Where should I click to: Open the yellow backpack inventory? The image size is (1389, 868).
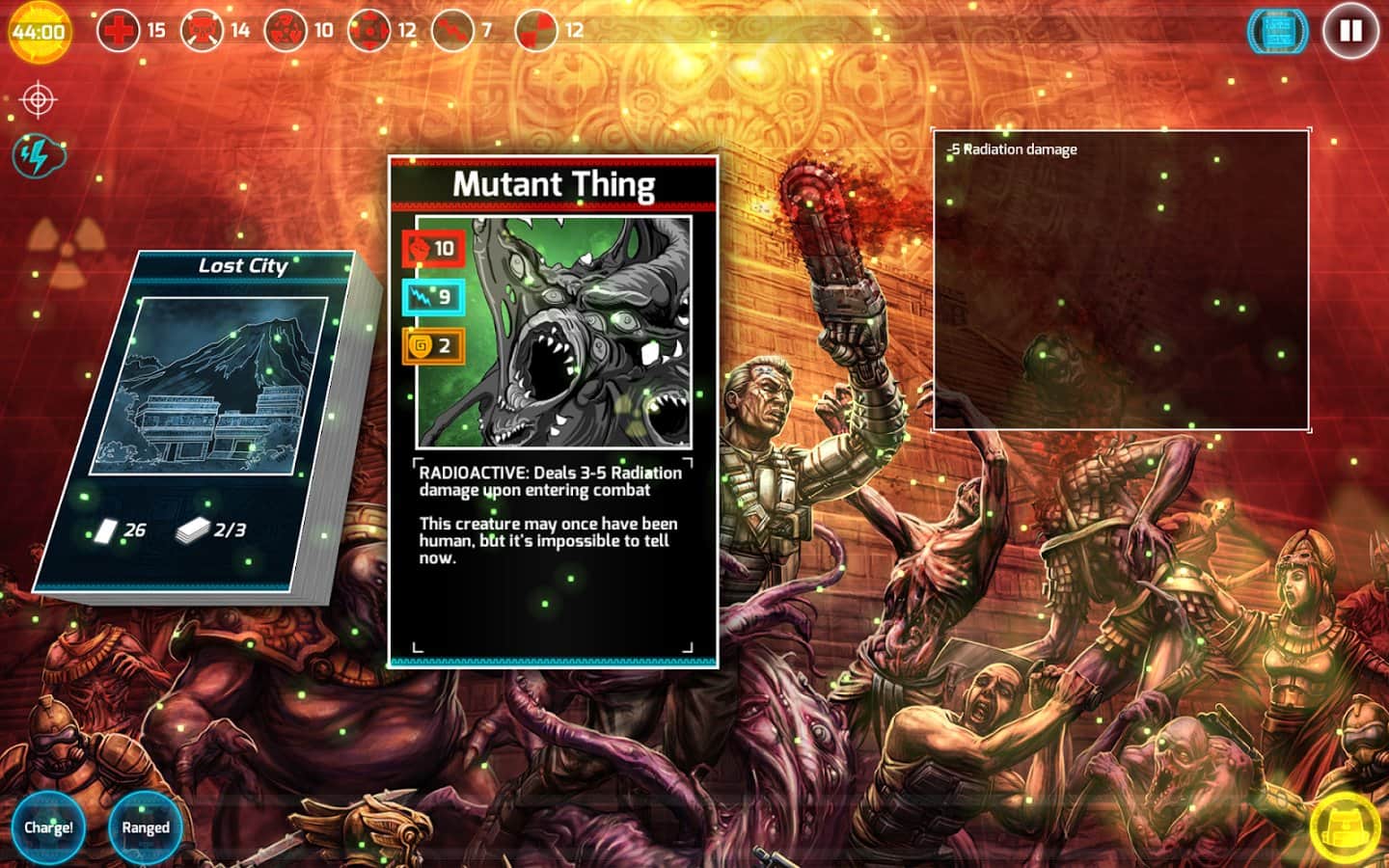(x=1346, y=827)
